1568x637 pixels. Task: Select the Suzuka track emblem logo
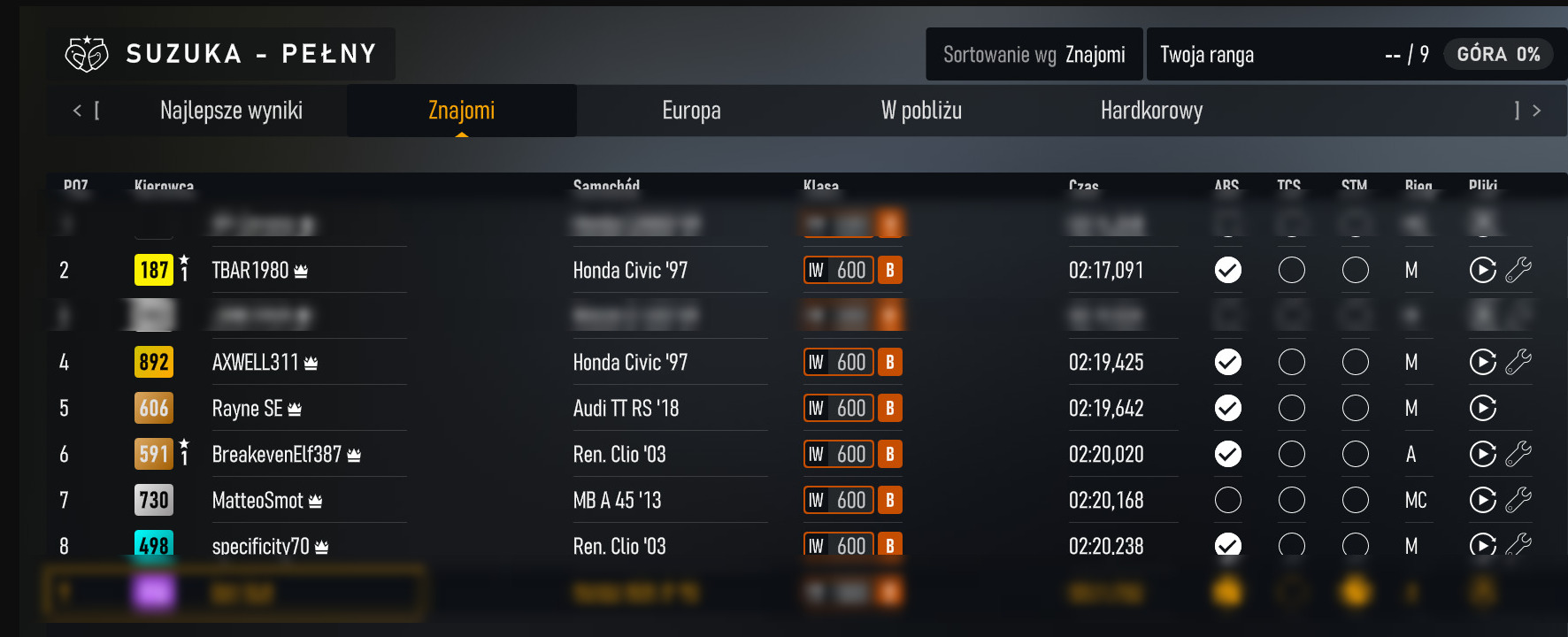(x=85, y=53)
